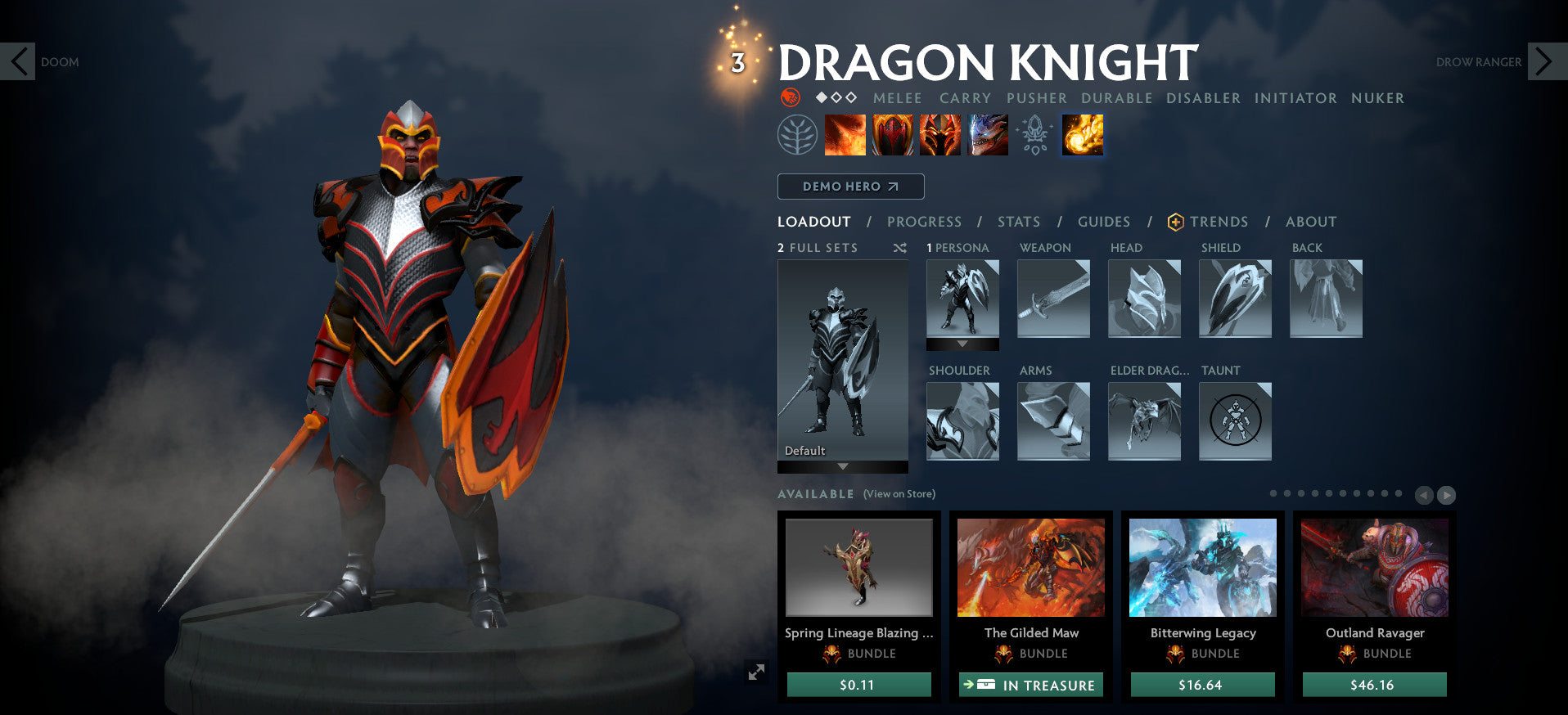Click the strength attribute icon beside facets
The image size is (1568, 715).
pyautogui.click(x=788, y=97)
